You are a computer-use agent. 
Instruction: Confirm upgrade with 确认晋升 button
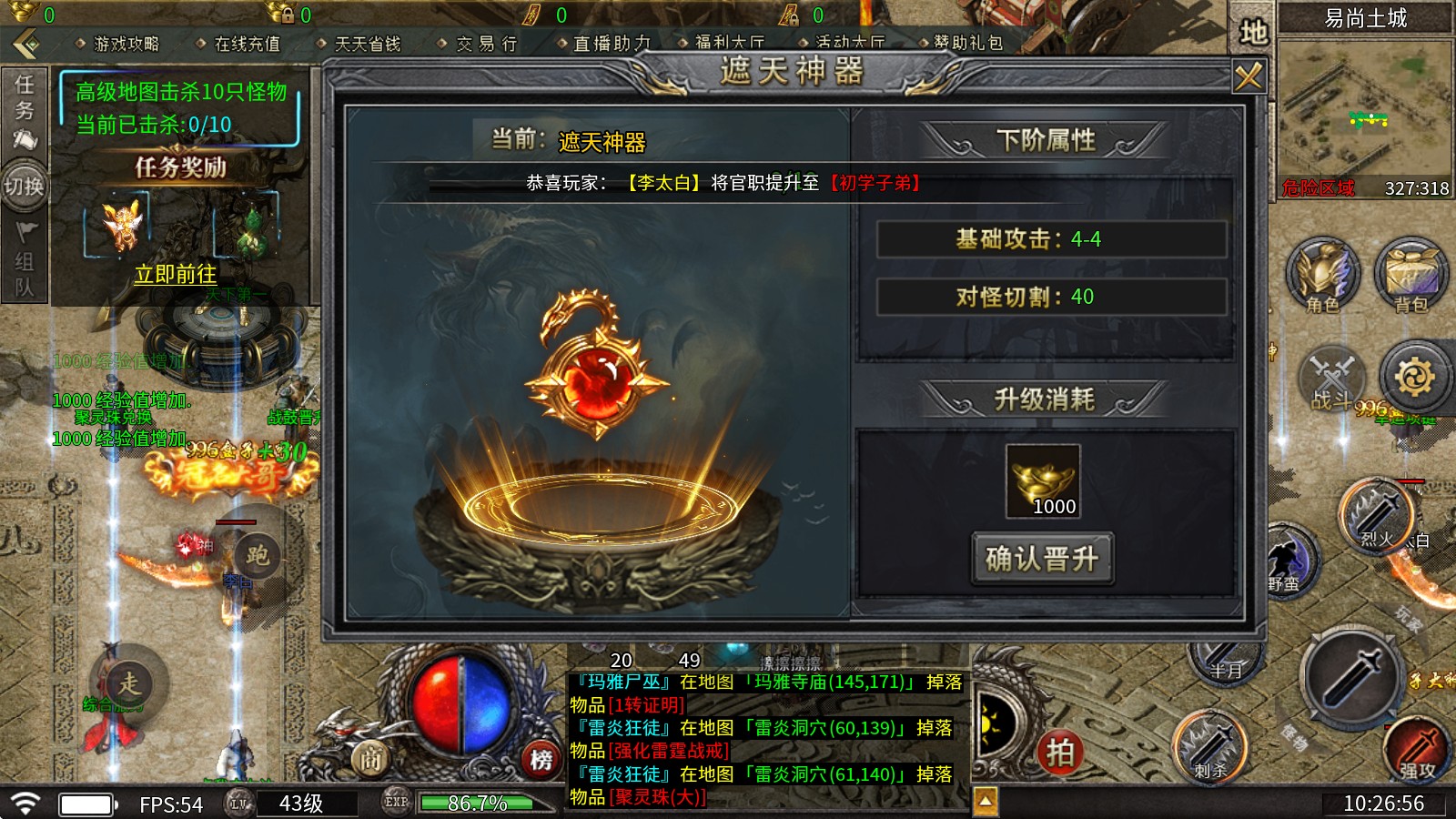(x=1043, y=558)
